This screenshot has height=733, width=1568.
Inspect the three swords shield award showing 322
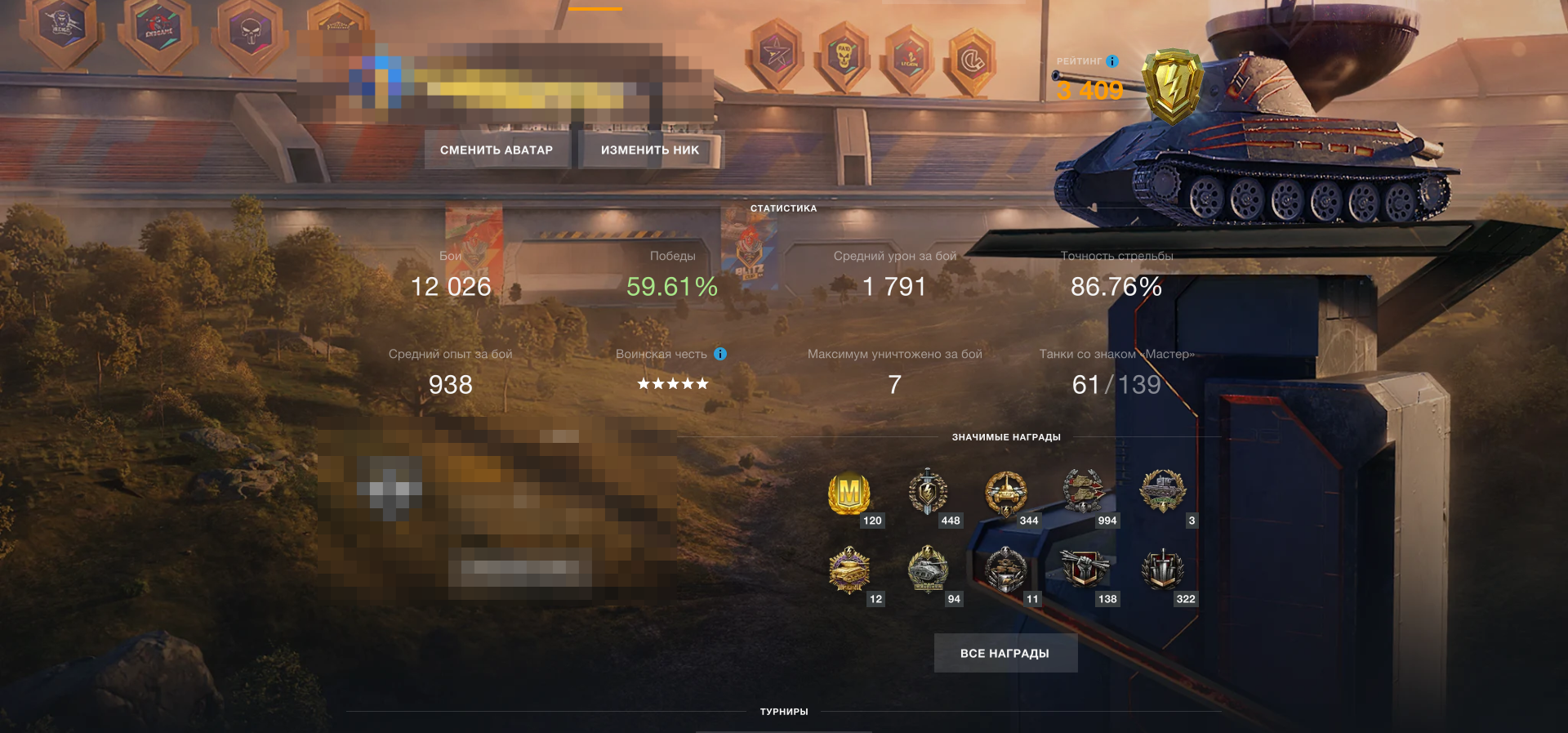pos(1162,570)
